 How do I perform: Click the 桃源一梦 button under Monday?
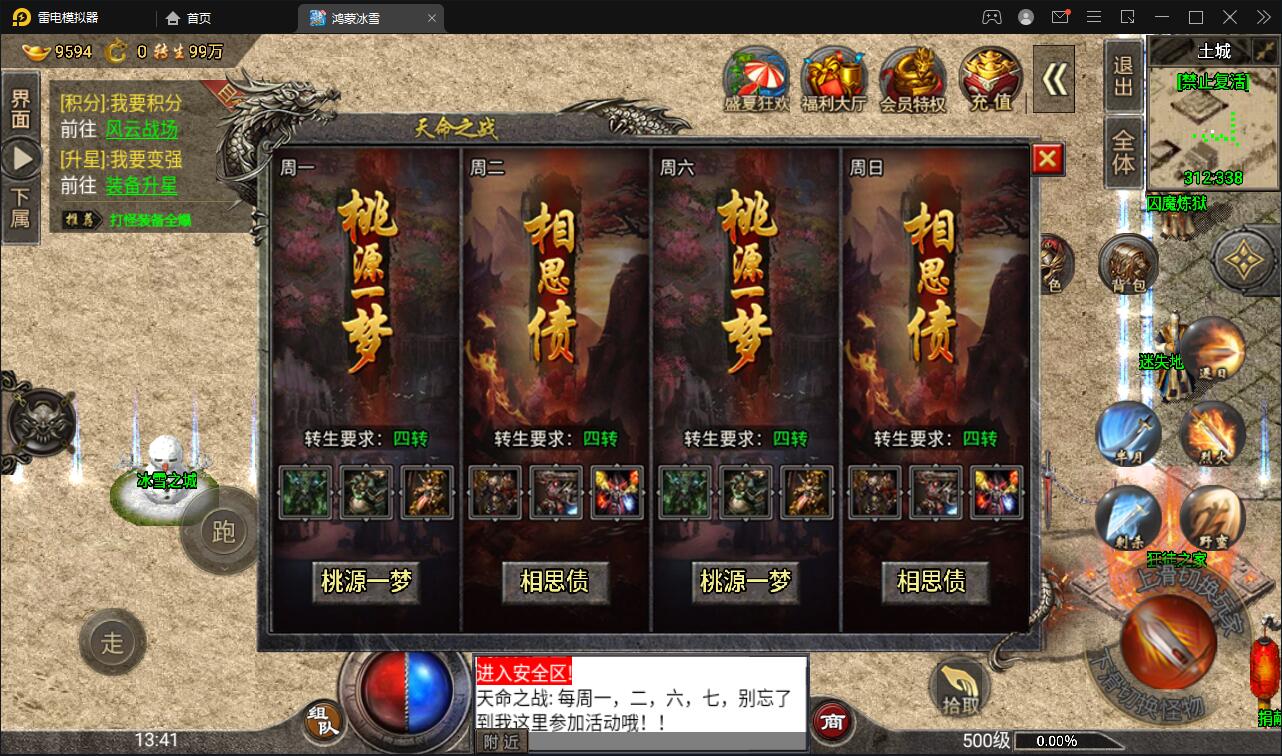(x=366, y=581)
